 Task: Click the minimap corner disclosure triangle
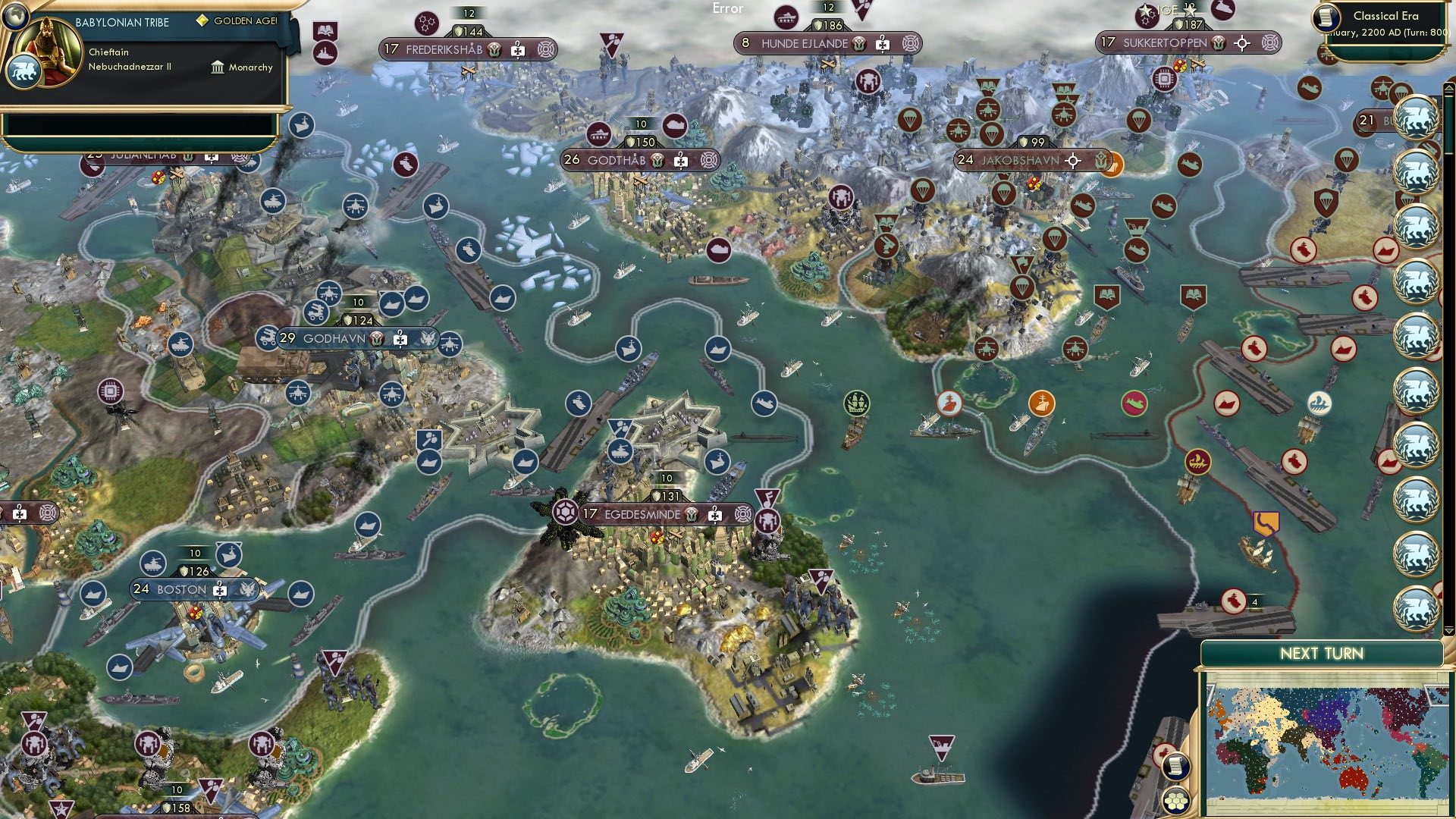(1212, 695)
